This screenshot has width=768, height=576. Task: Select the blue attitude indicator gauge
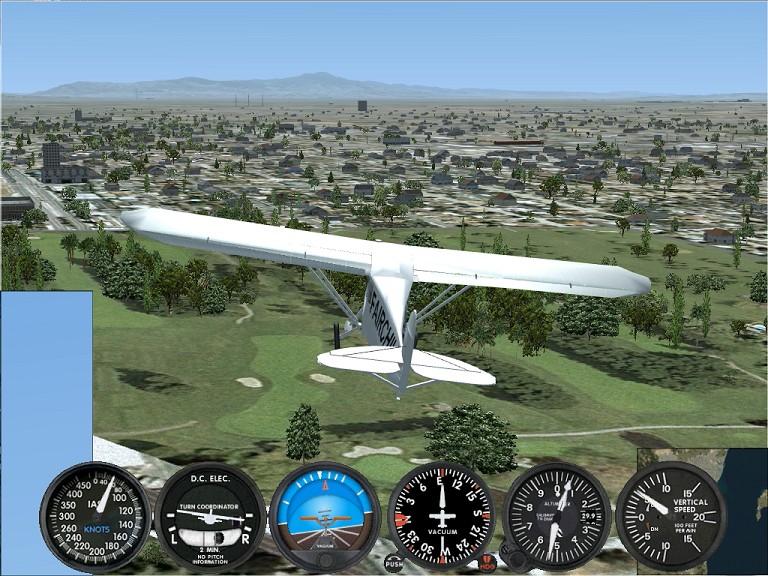coord(325,516)
